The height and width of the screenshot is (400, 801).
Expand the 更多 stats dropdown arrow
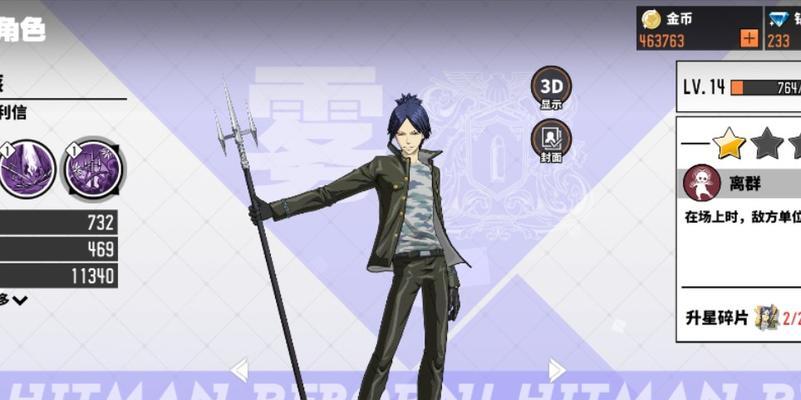(x=20, y=300)
